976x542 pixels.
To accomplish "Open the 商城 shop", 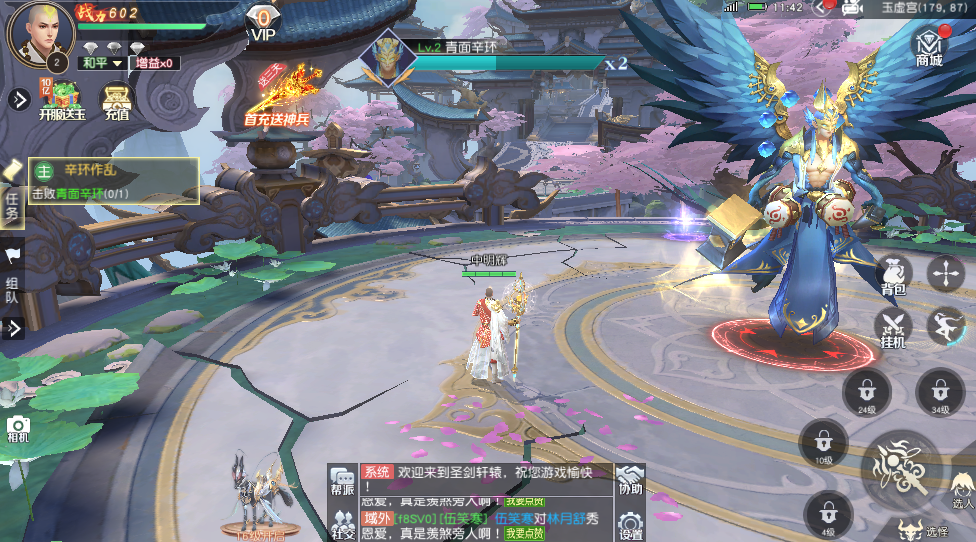I will (x=929, y=46).
